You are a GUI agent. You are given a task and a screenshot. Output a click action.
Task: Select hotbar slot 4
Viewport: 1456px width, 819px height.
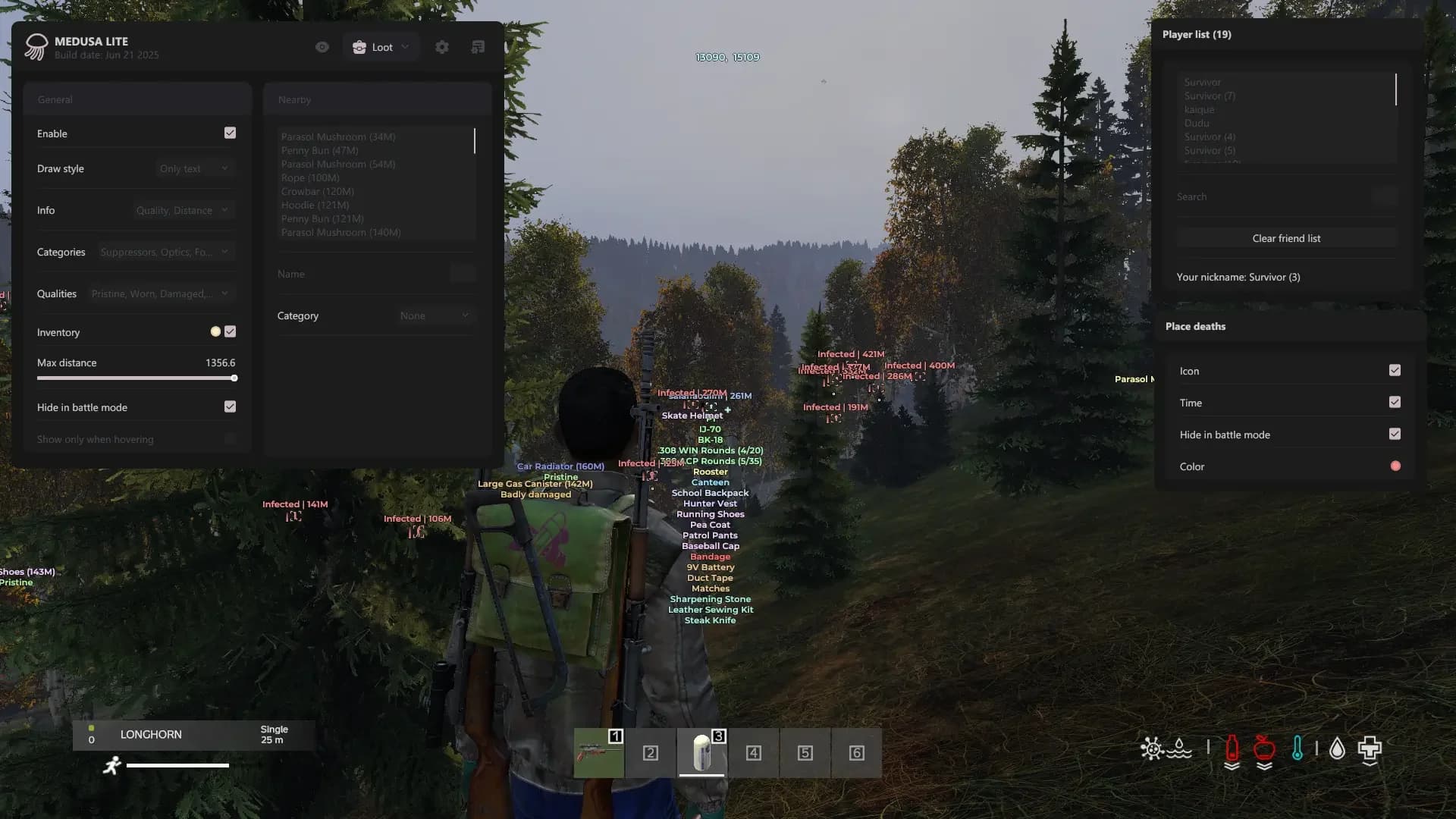tap(754, 753)
